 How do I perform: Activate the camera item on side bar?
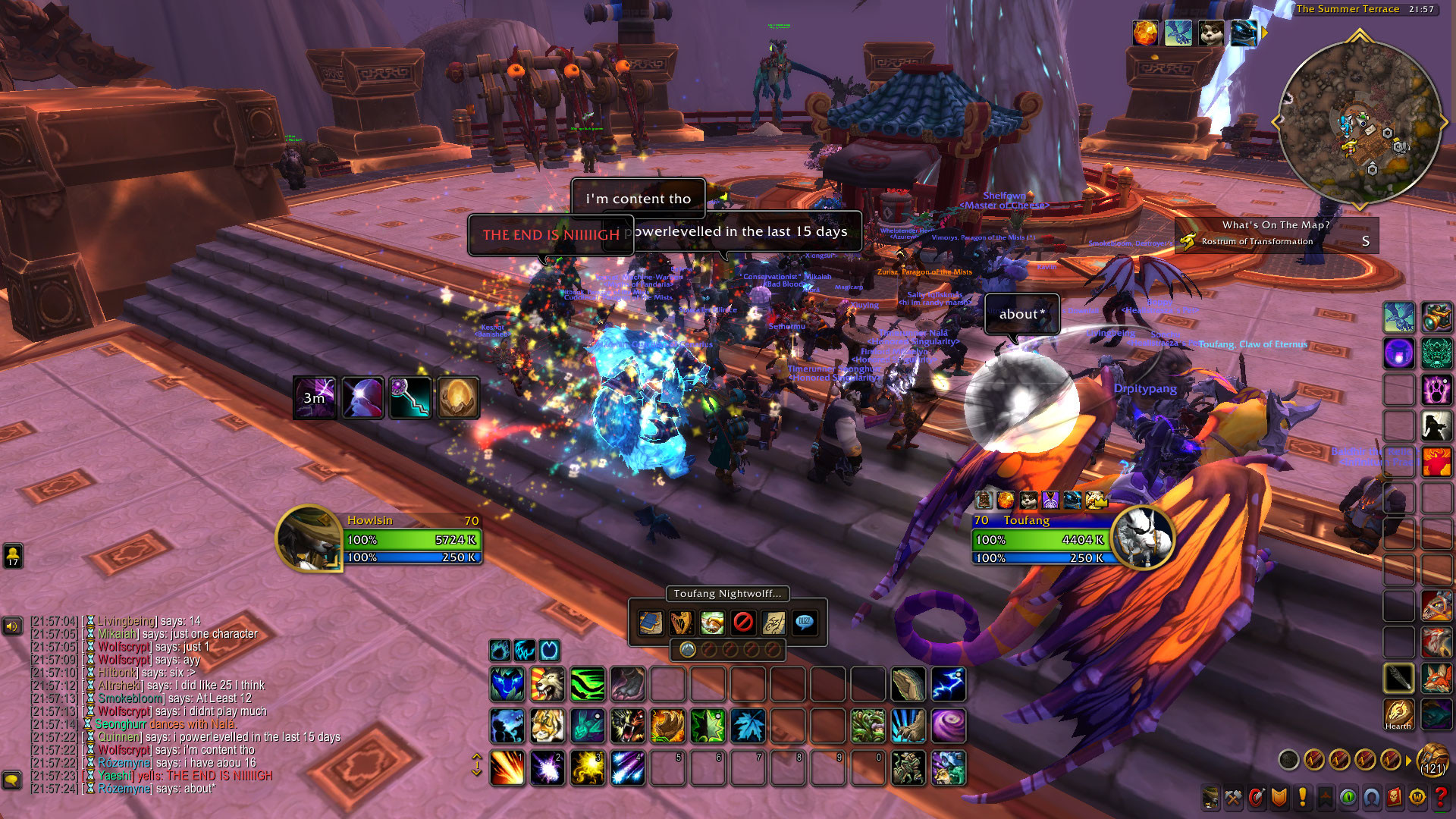1436,316
